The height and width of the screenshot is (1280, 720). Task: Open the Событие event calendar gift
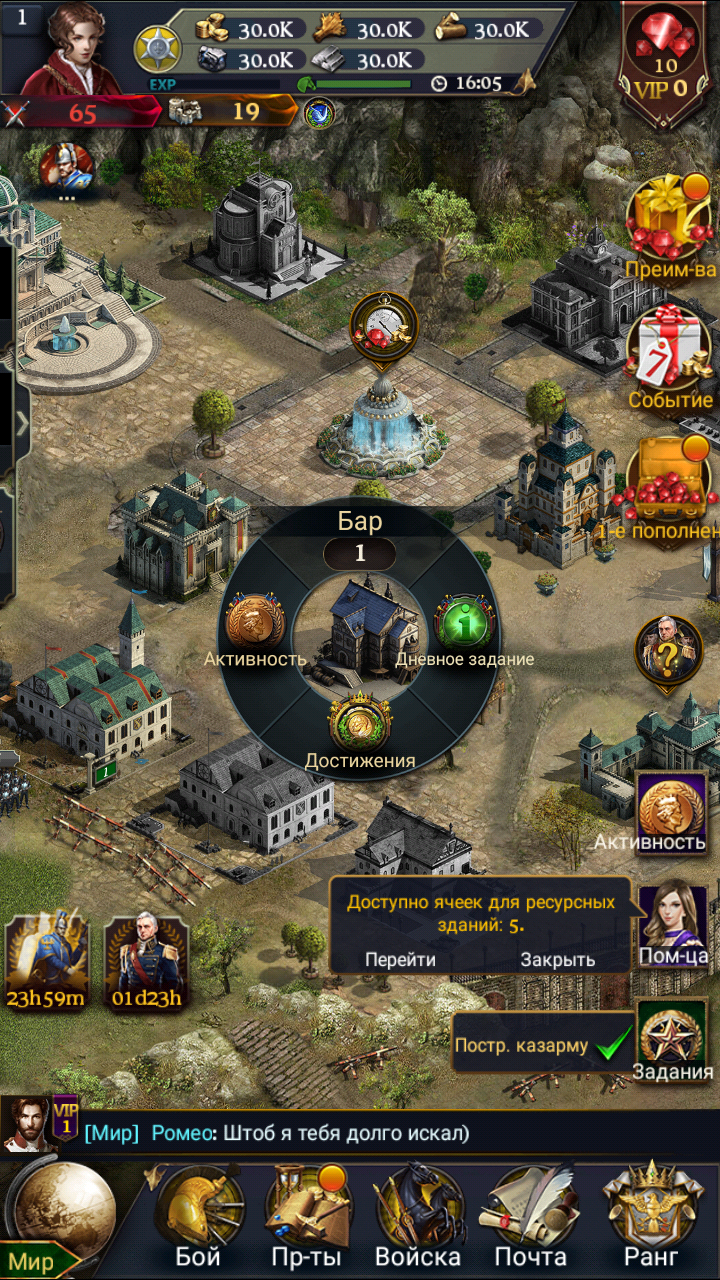point(670,355)
